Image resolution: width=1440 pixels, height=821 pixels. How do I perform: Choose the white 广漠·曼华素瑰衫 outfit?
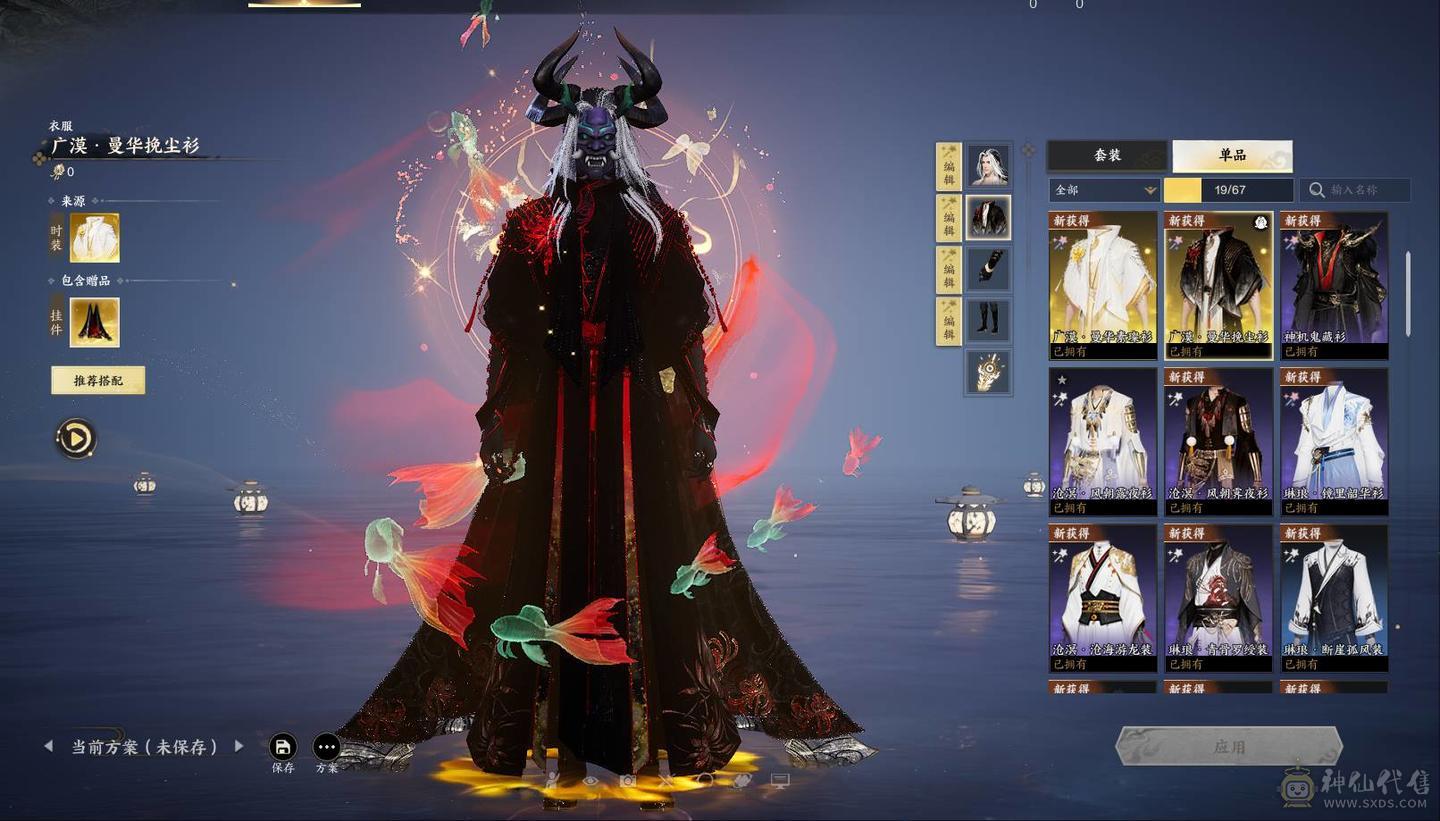click(x=1103, y=284)
